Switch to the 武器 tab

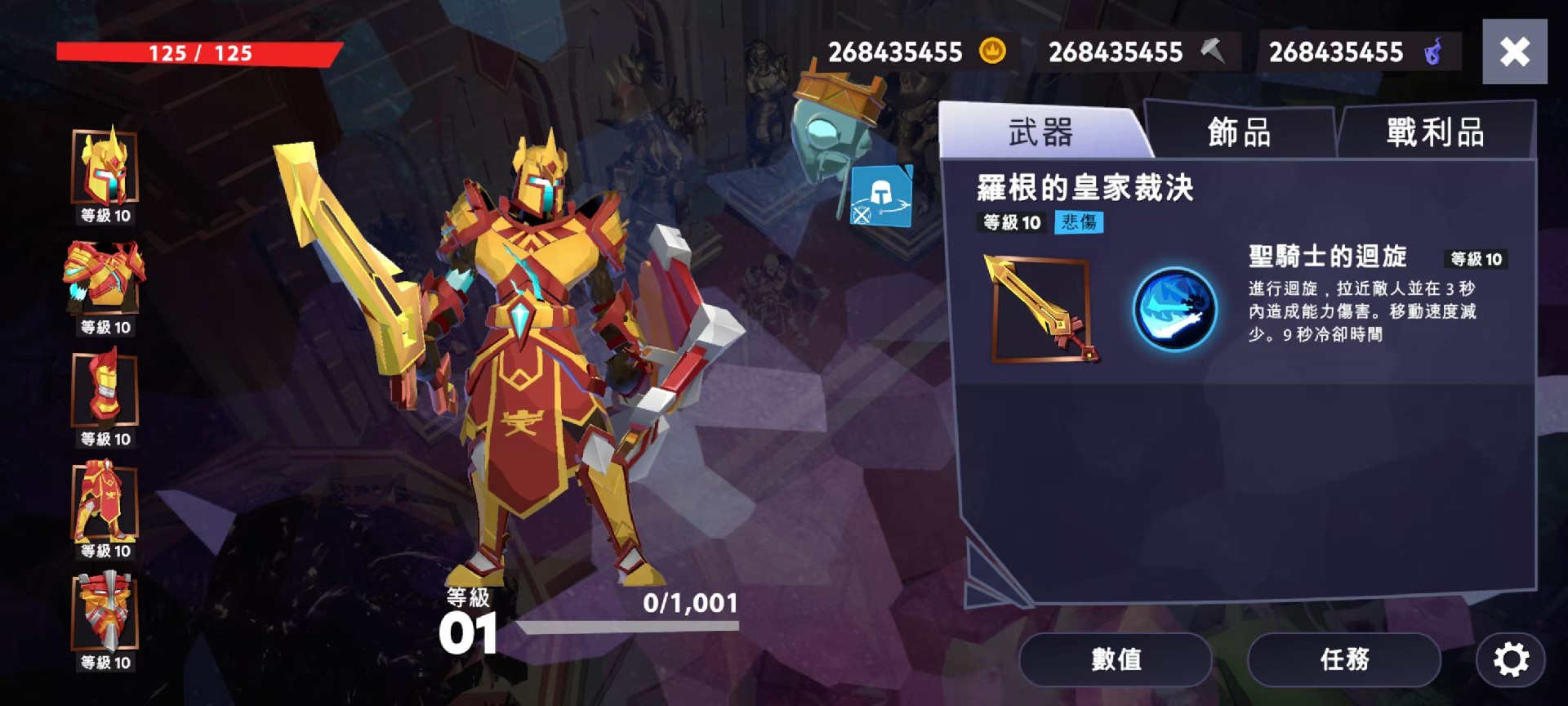pos(1040,132)
